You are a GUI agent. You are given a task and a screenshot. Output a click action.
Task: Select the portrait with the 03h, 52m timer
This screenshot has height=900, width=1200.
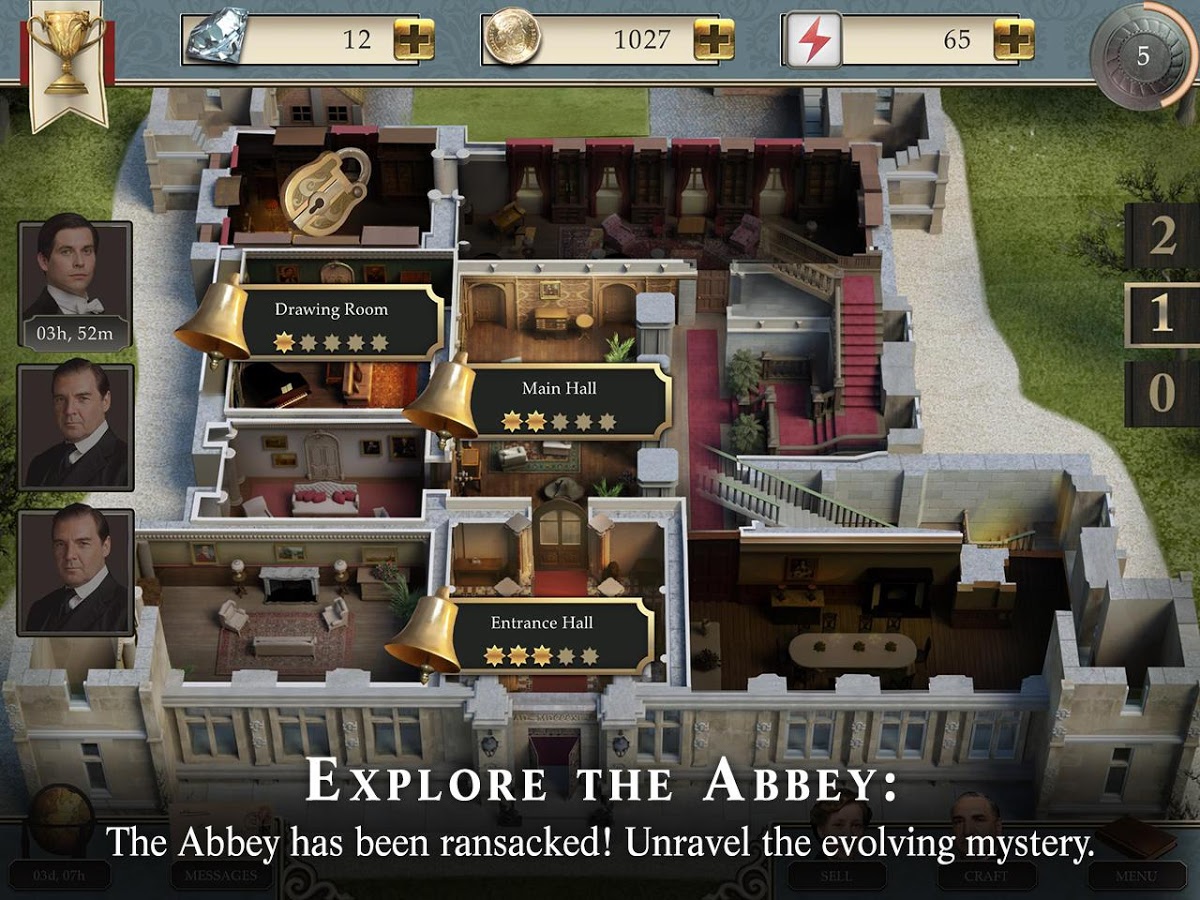(x=75, y=285)
